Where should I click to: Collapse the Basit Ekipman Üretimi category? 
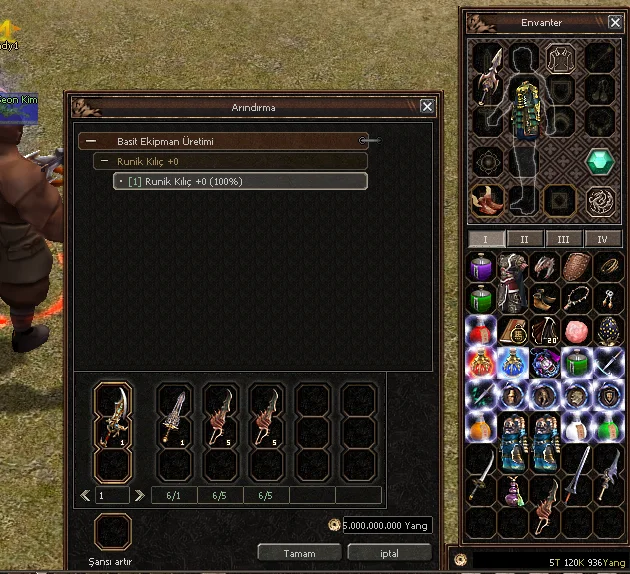(91, 142)
